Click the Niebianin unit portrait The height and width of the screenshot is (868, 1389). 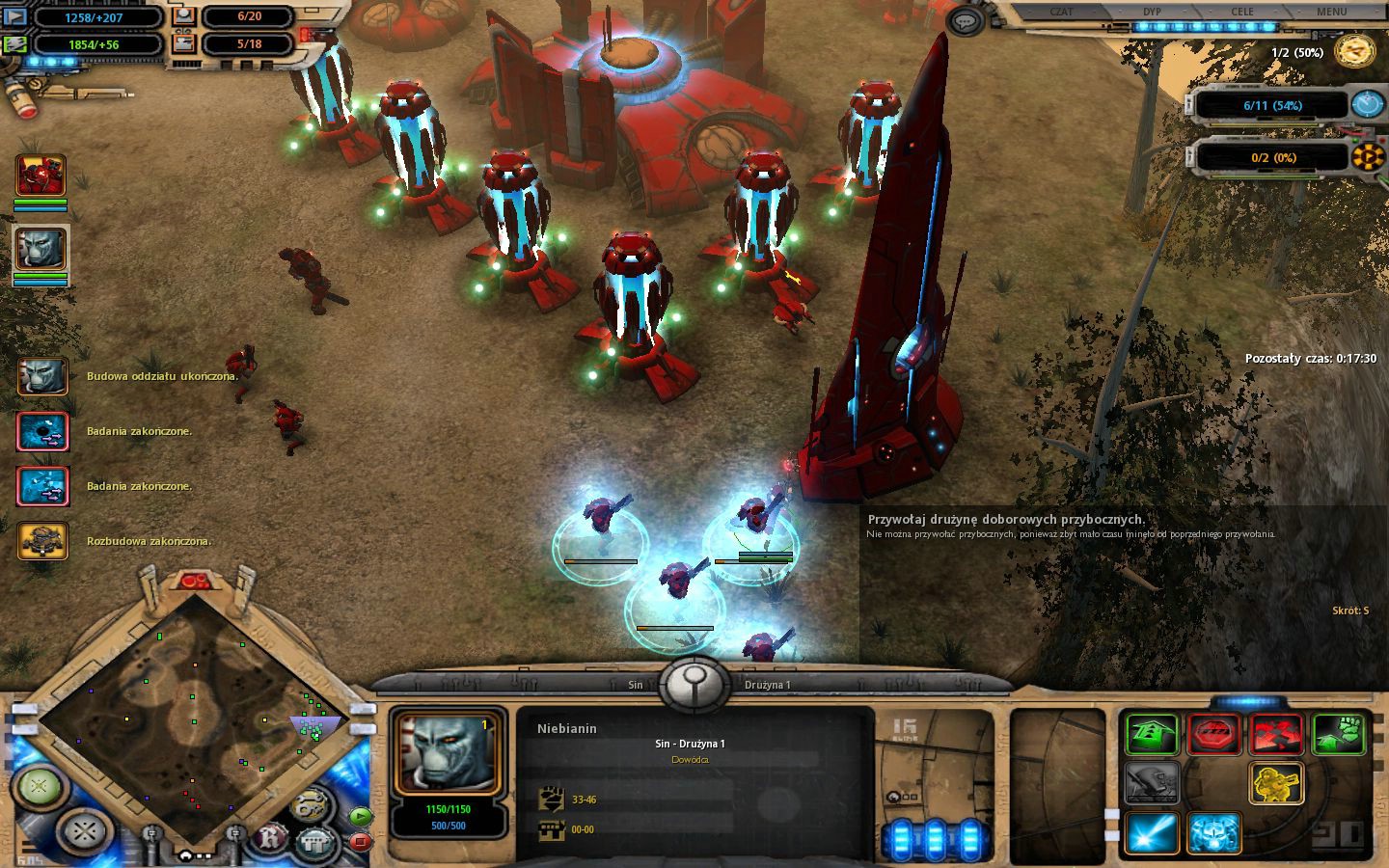coord(447,755)
